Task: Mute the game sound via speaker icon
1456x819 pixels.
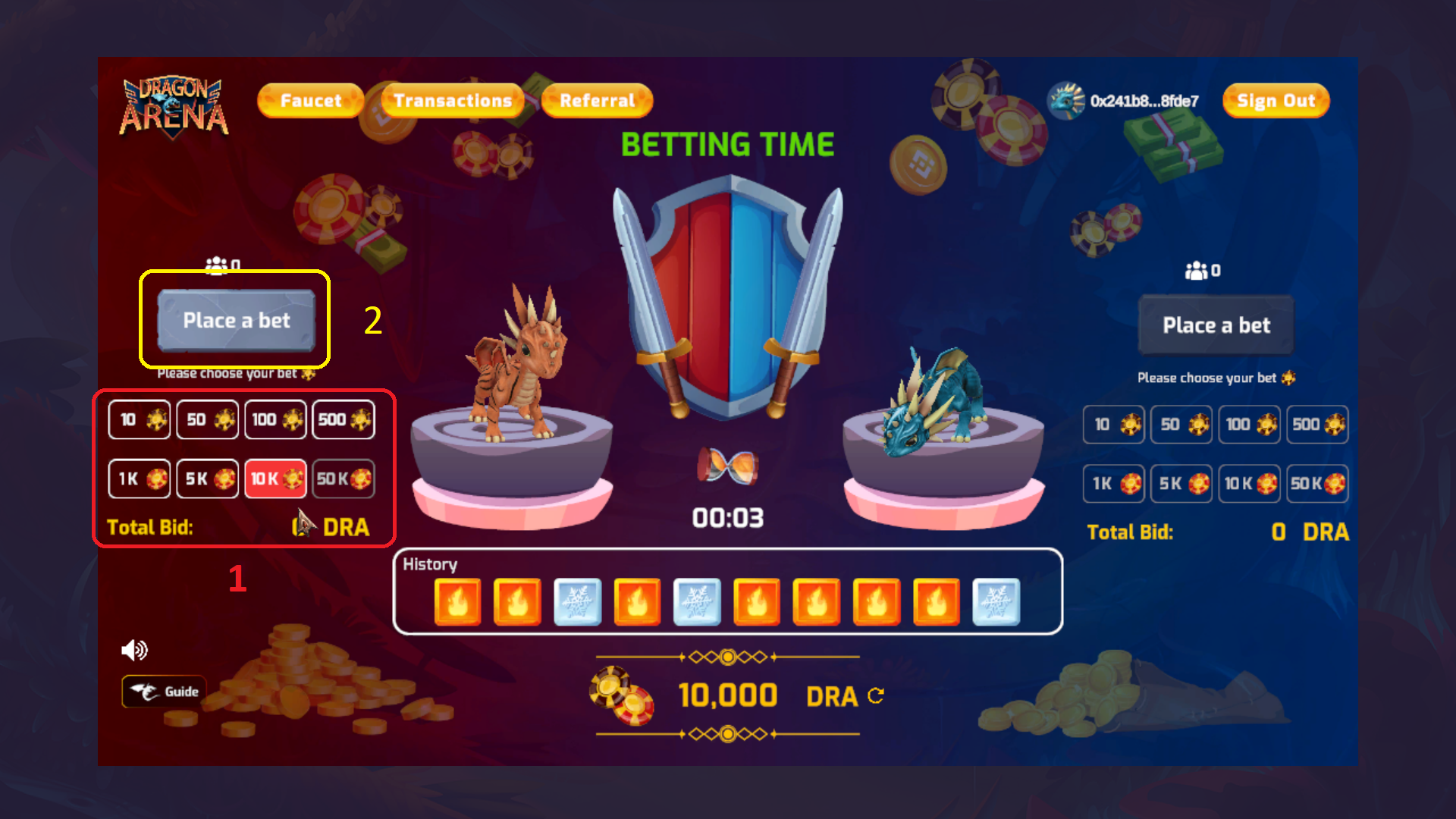Action: click(134, 649)
